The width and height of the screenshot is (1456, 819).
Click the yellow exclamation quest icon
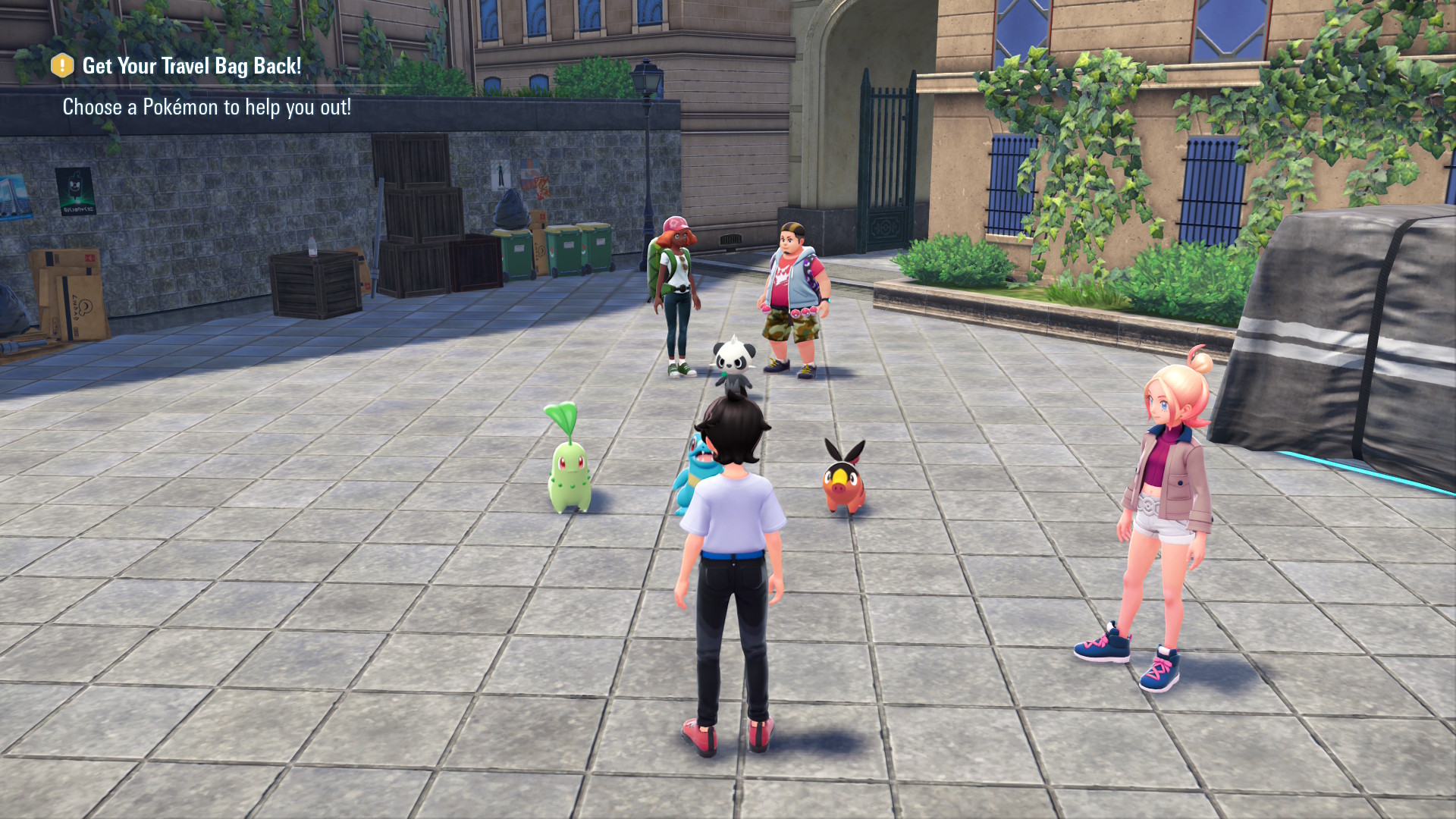tap(62, 66)
